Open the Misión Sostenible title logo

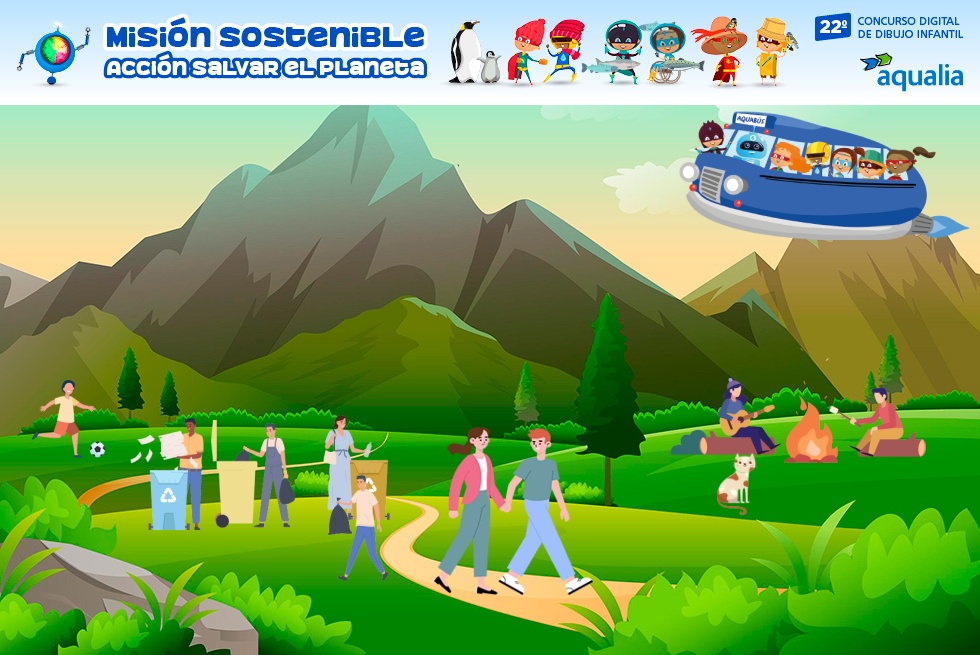point(264,51)
